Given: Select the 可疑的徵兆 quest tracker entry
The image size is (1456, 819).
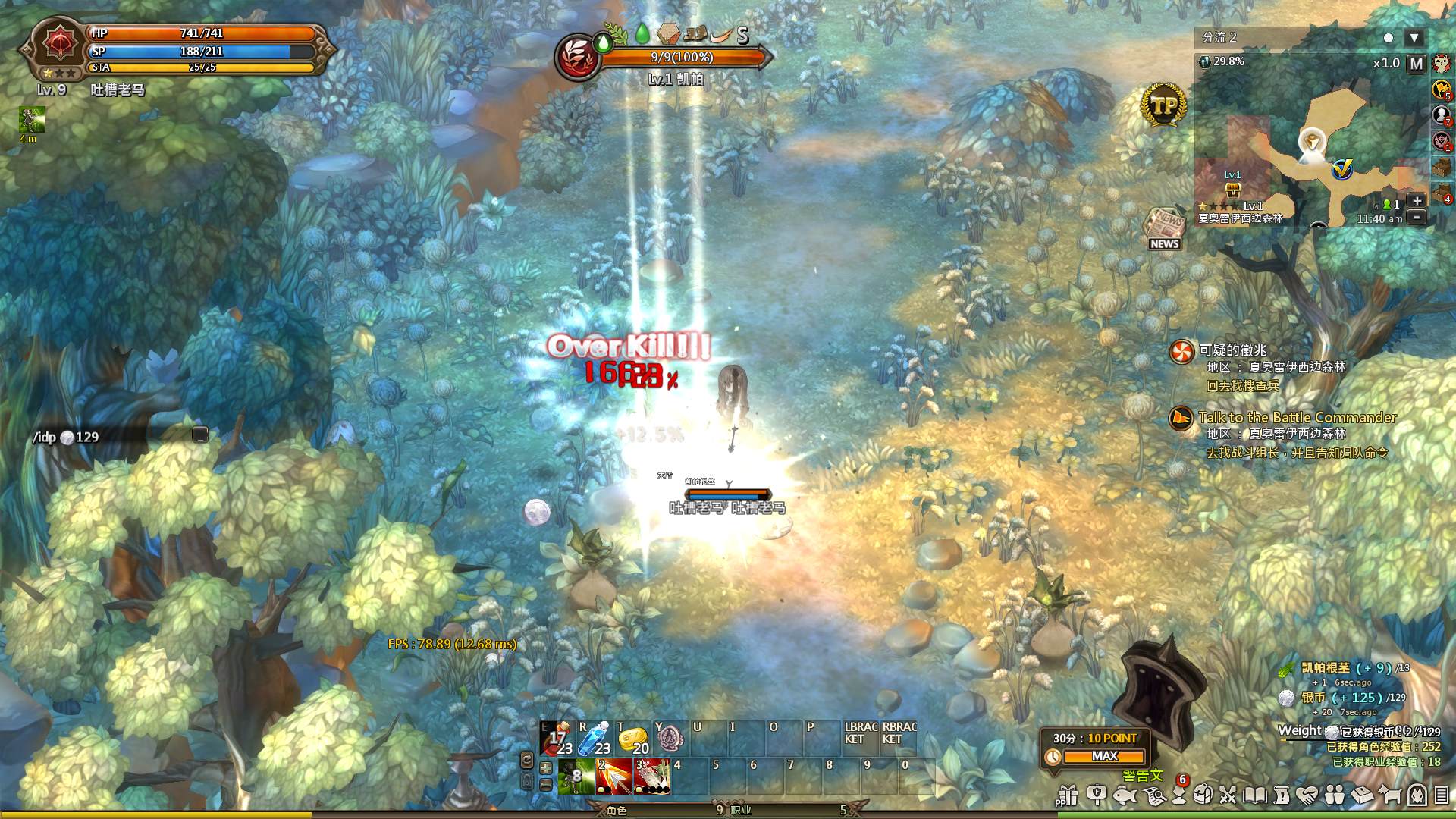Looking at the screenshot, I should coord(1233,351).
